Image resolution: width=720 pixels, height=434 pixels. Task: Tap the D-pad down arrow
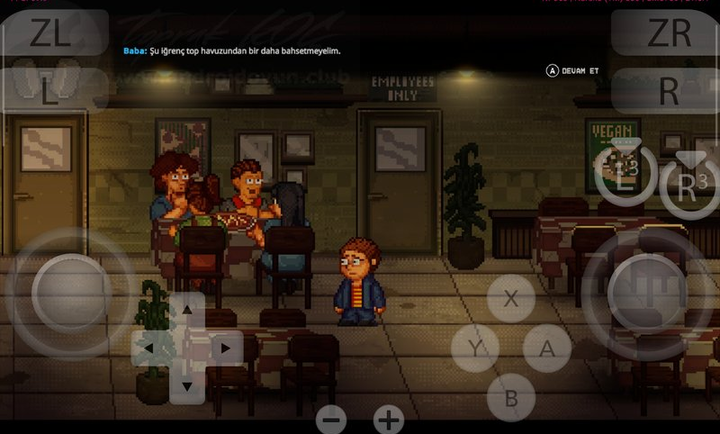point(187,385)
